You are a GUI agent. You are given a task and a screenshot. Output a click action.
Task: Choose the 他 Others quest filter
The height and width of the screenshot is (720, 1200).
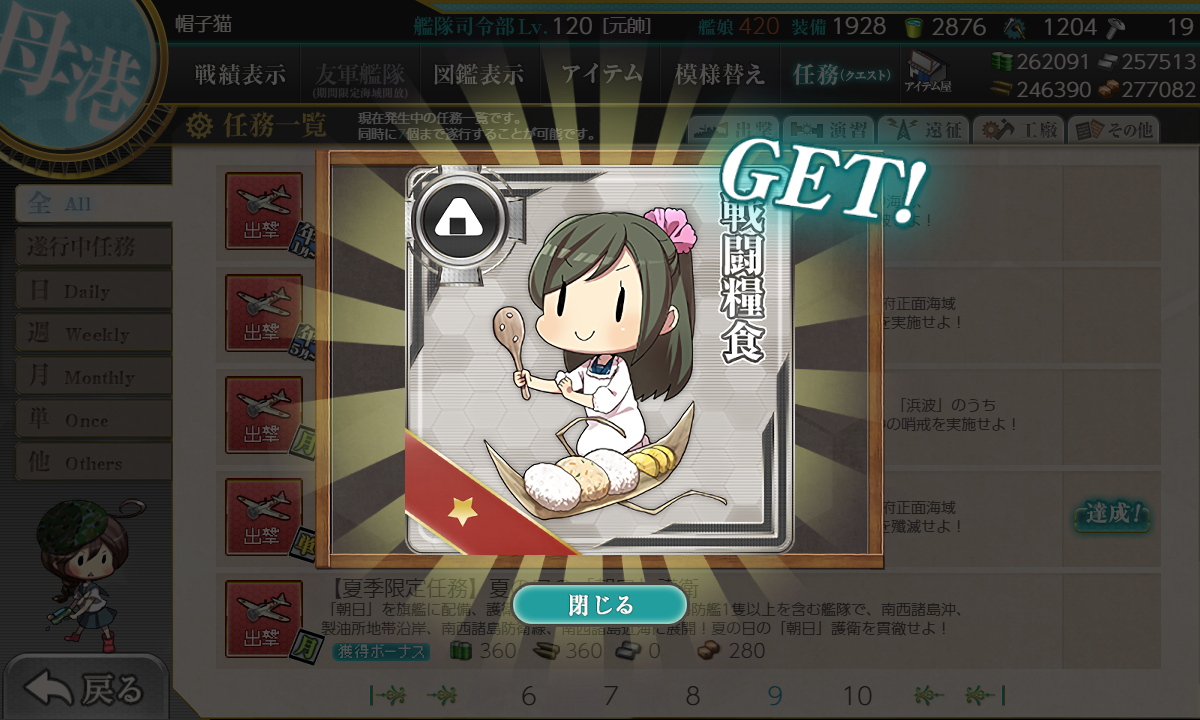click(92, 463)
